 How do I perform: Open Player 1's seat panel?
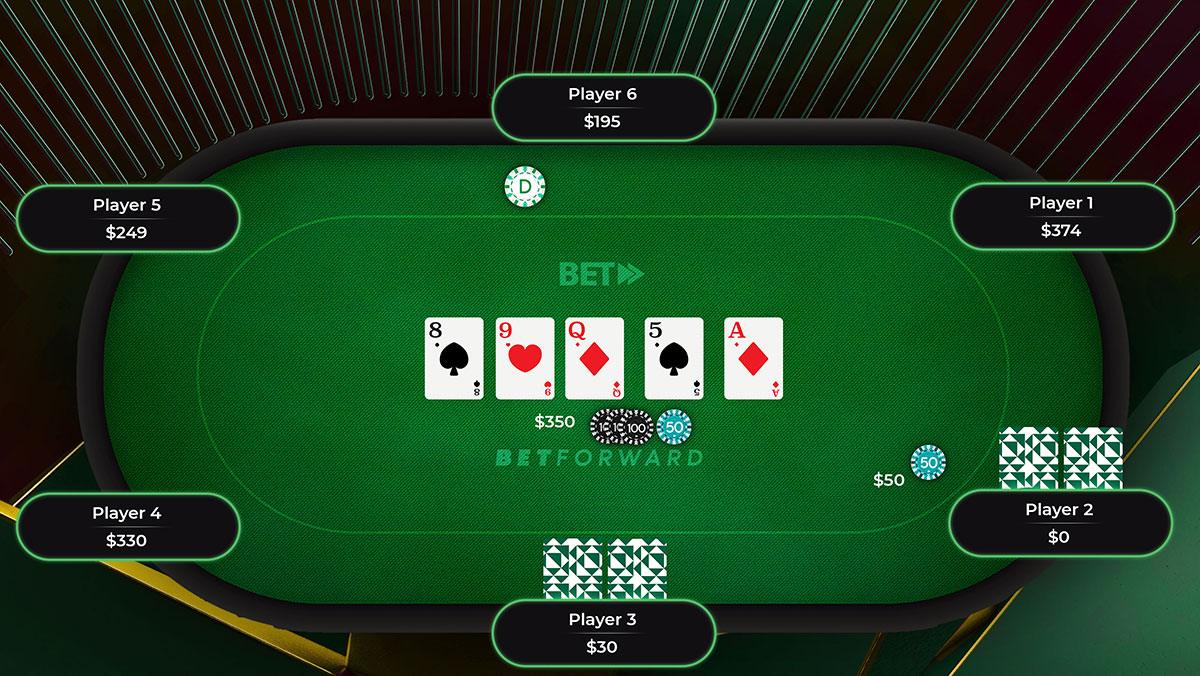coord(1060,216)
